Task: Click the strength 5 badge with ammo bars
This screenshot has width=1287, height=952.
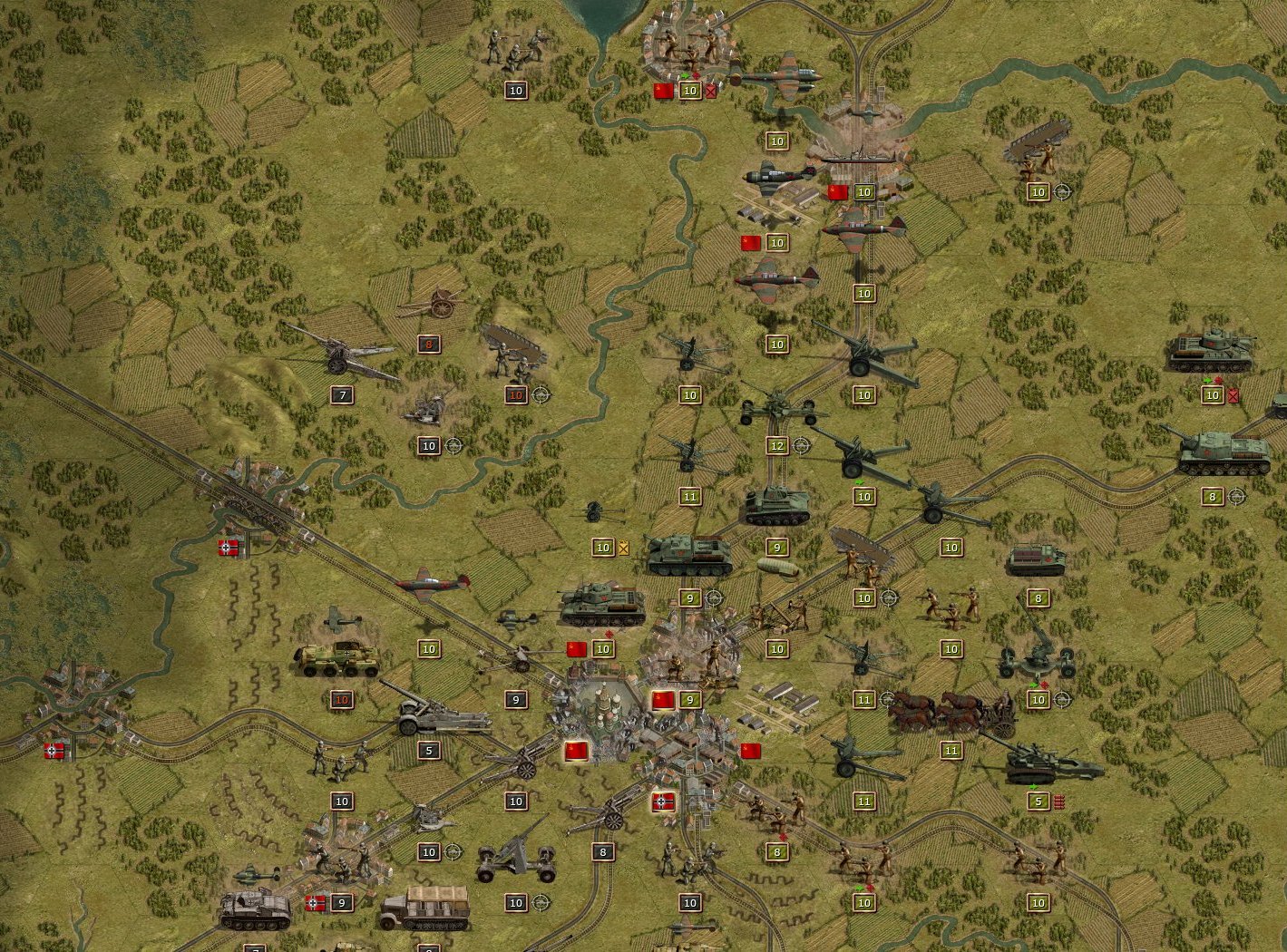Action: point(1038,801)
